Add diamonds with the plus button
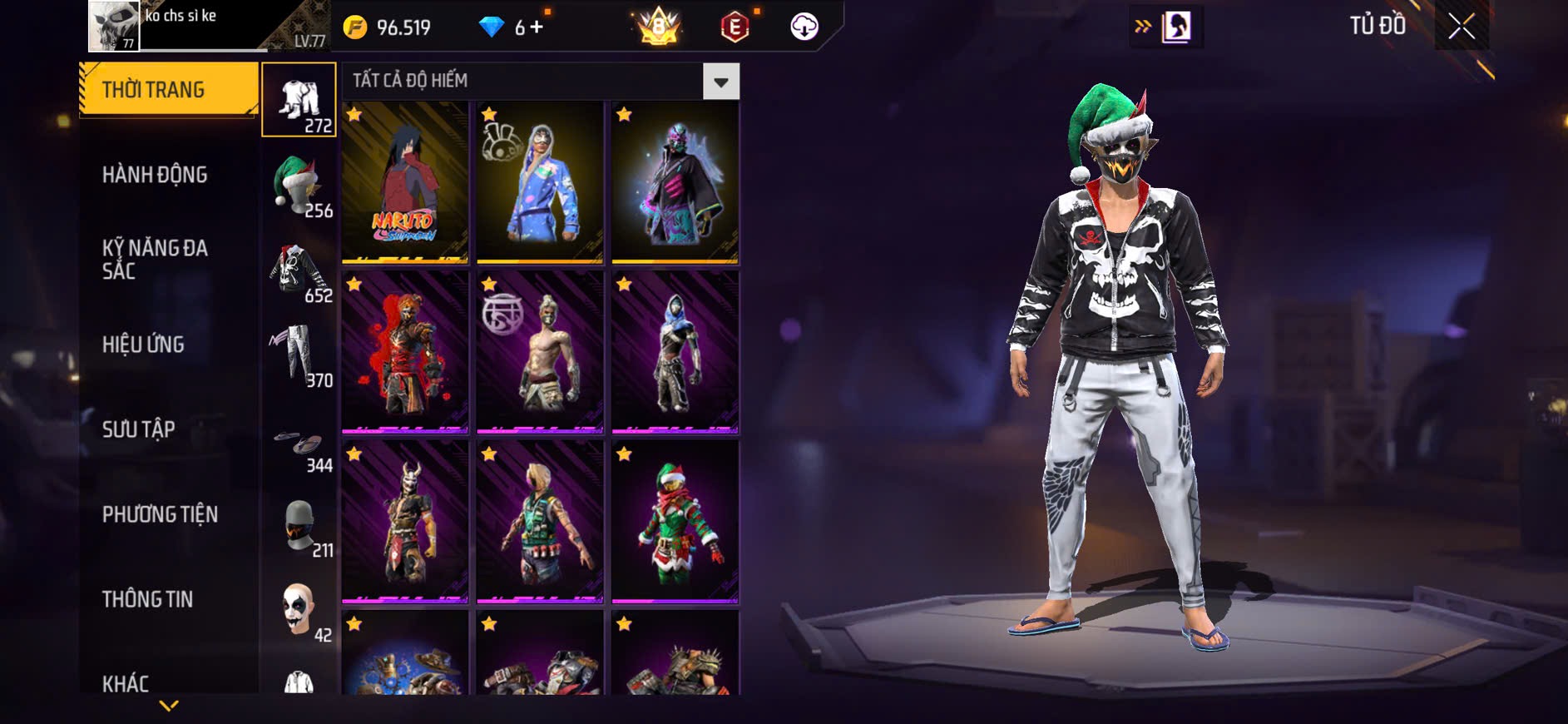Screen dimensions: 1568x724 point(537,27)
